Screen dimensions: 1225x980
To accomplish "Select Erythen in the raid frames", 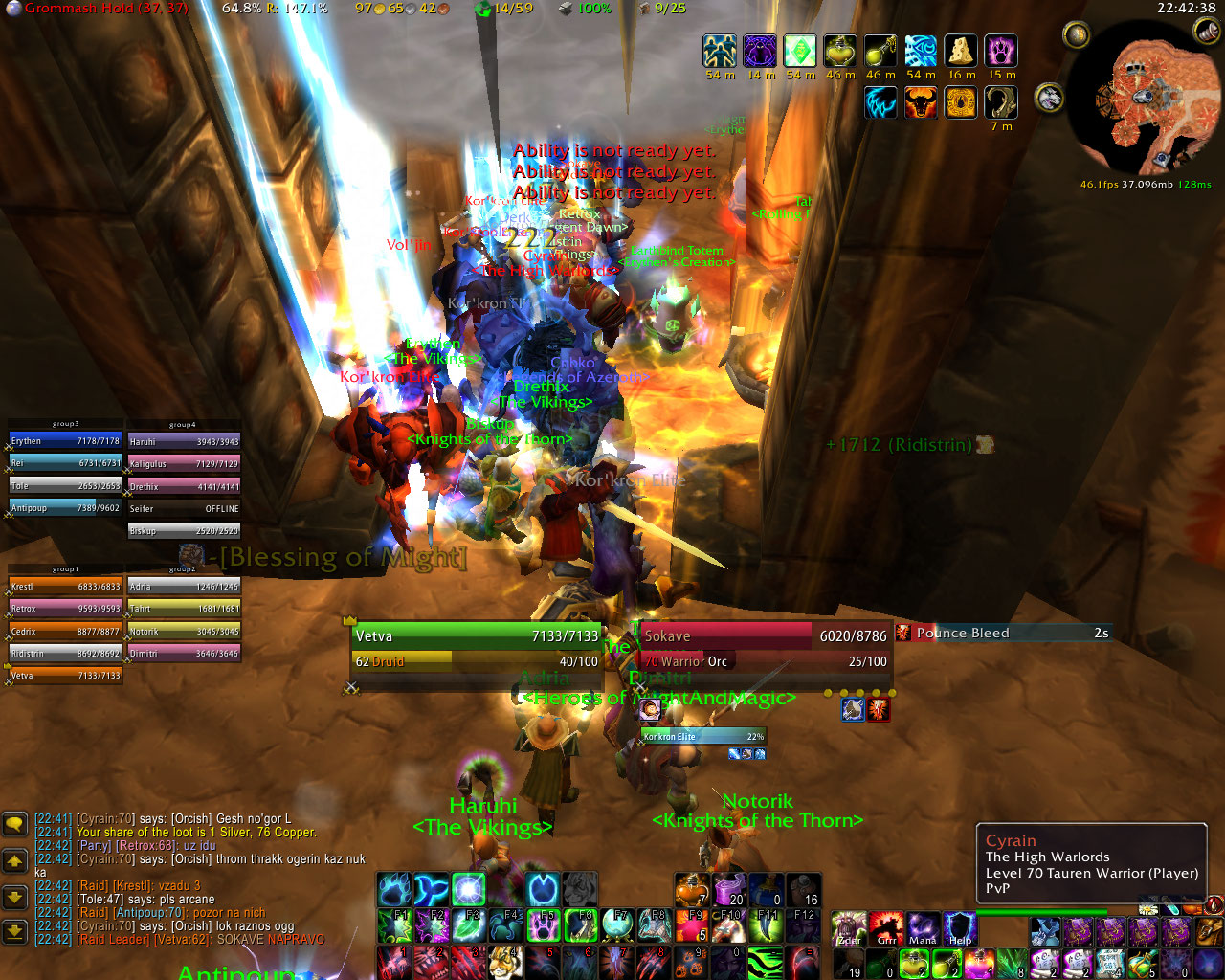I will pos(66,441).
